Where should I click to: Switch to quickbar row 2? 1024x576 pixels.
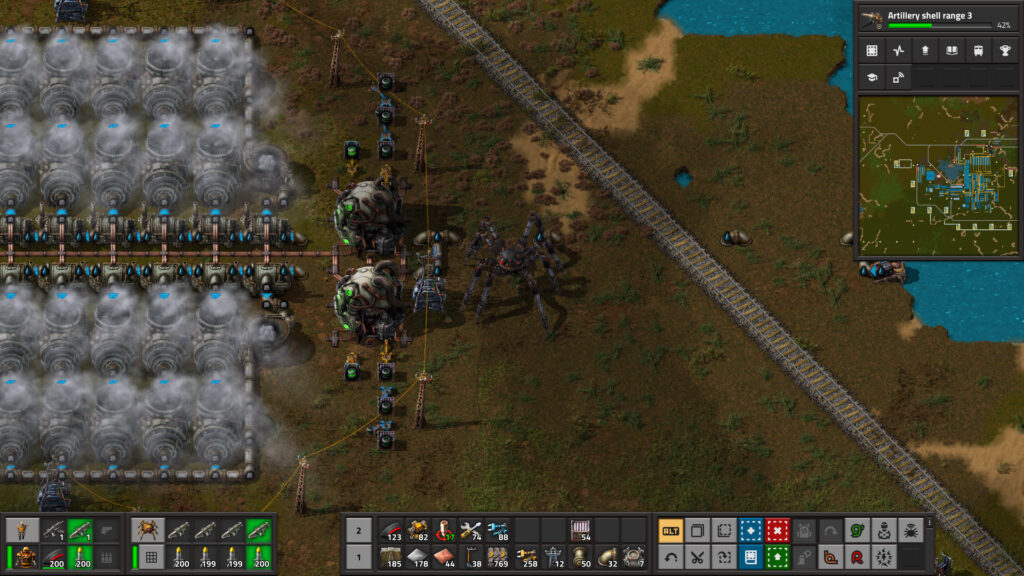[359, 530]
